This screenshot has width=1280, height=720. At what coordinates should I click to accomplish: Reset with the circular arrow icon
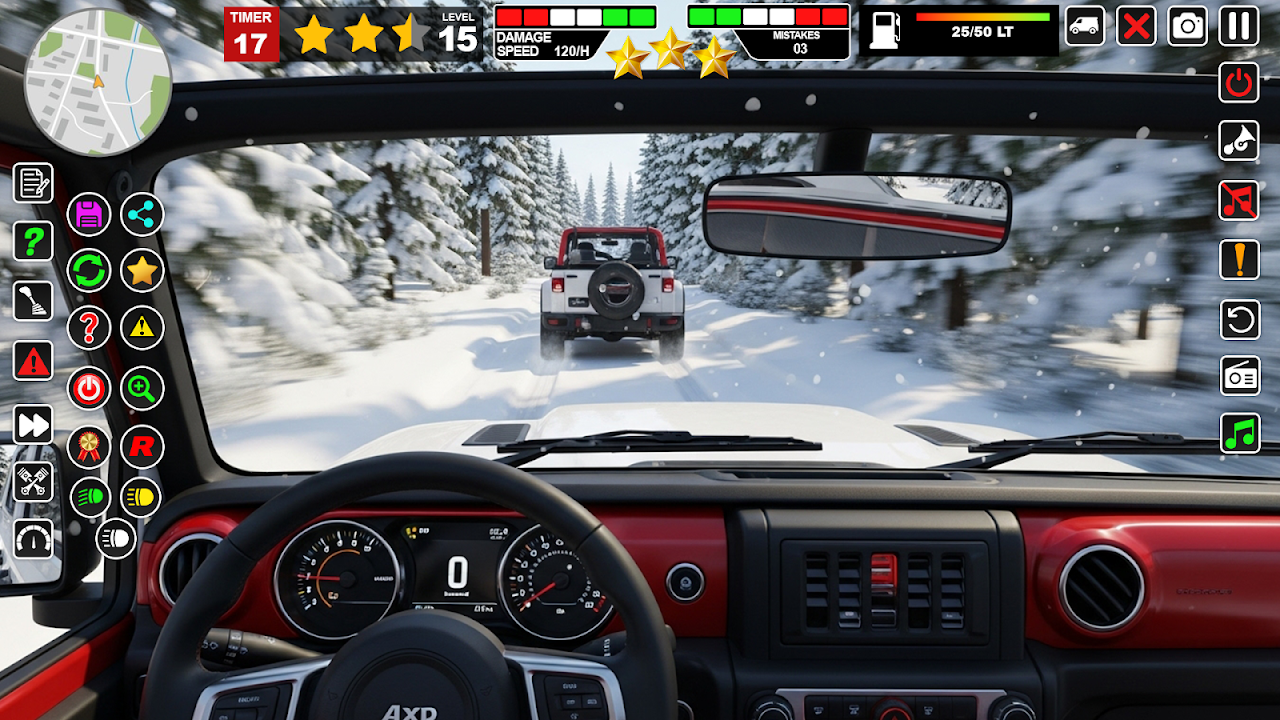[x=1239, y=320]
